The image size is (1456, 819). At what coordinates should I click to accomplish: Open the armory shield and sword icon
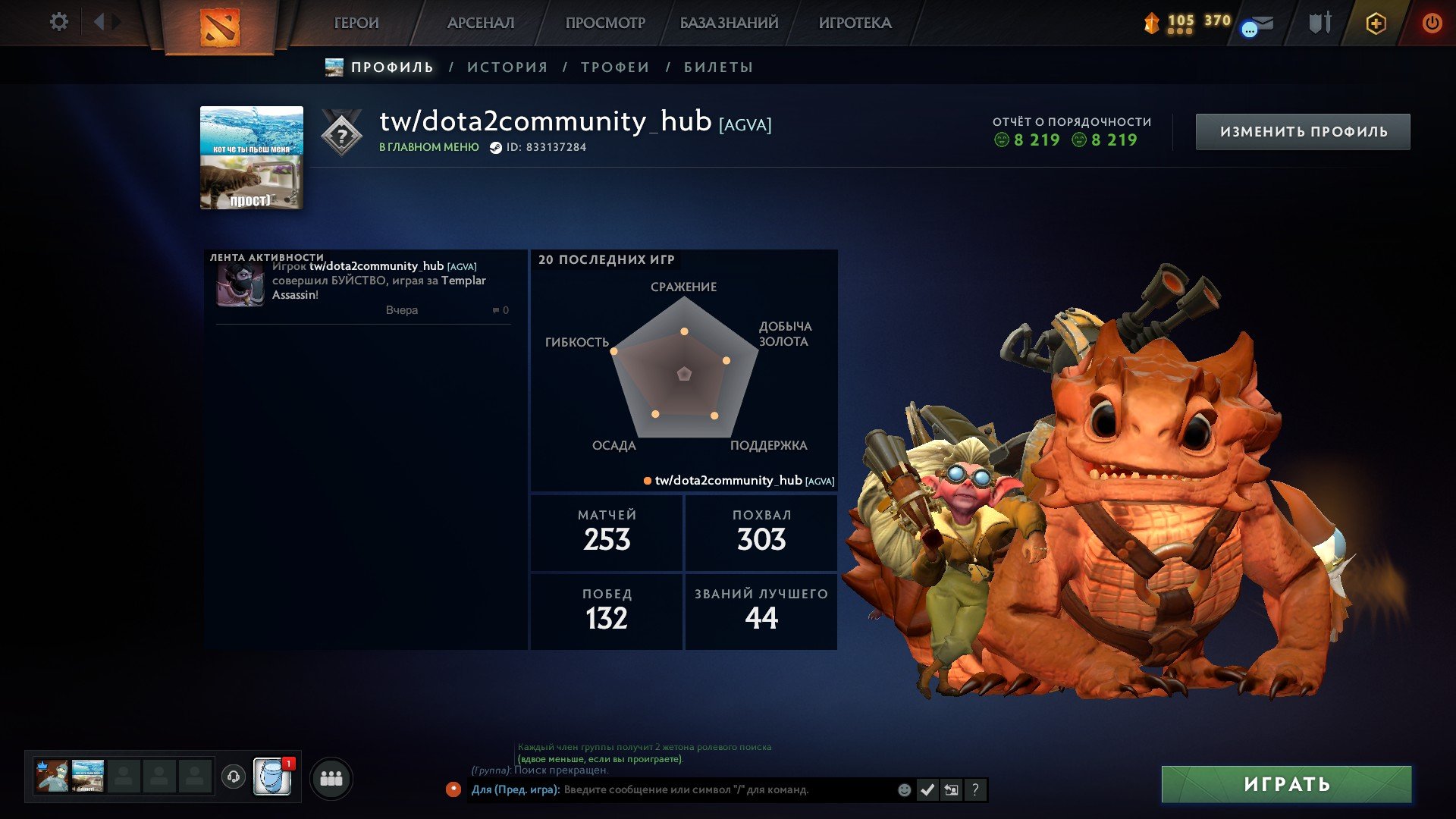pos(1320,23)
